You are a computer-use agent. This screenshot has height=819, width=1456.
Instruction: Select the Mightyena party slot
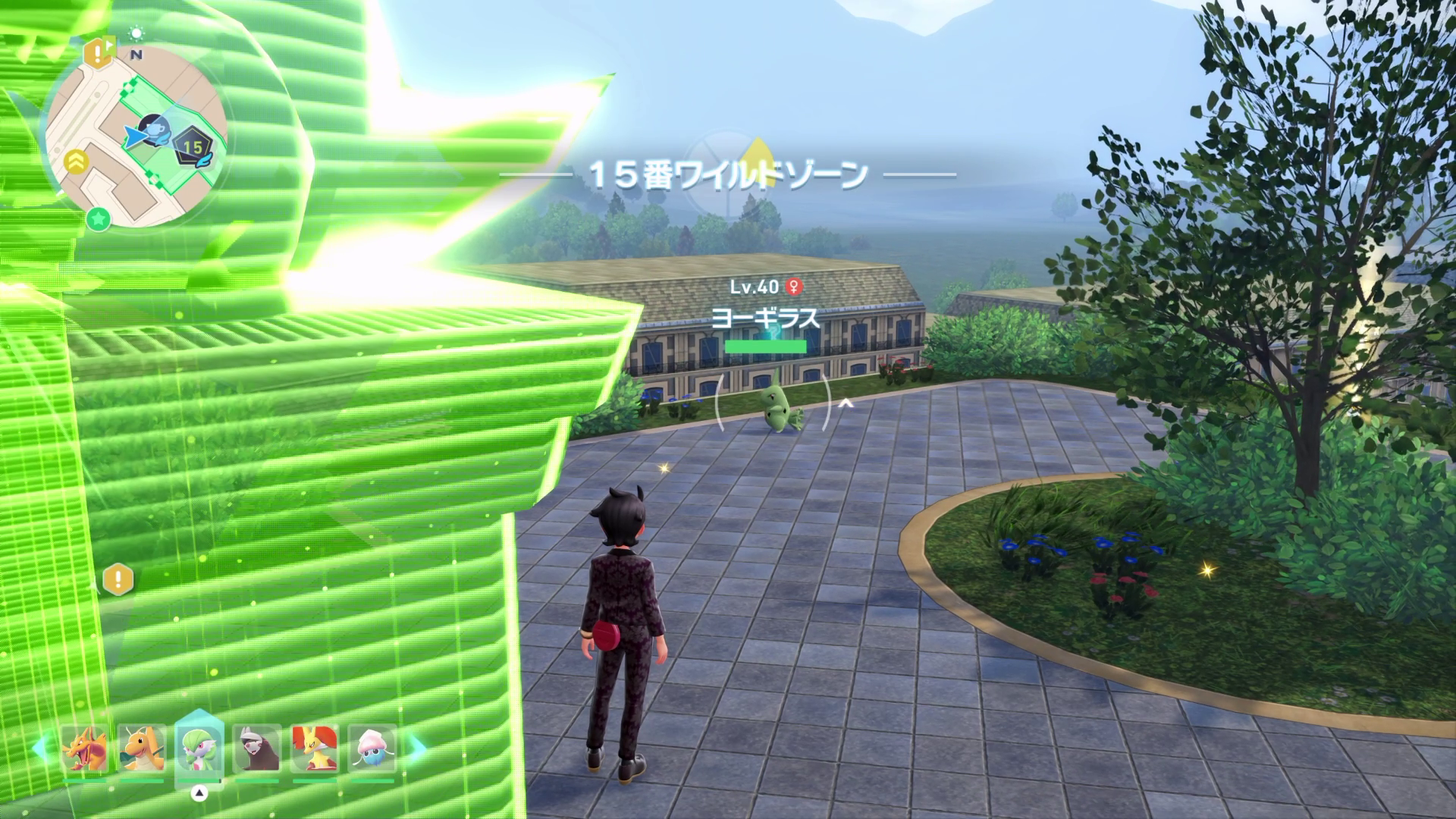click(257, 751)
